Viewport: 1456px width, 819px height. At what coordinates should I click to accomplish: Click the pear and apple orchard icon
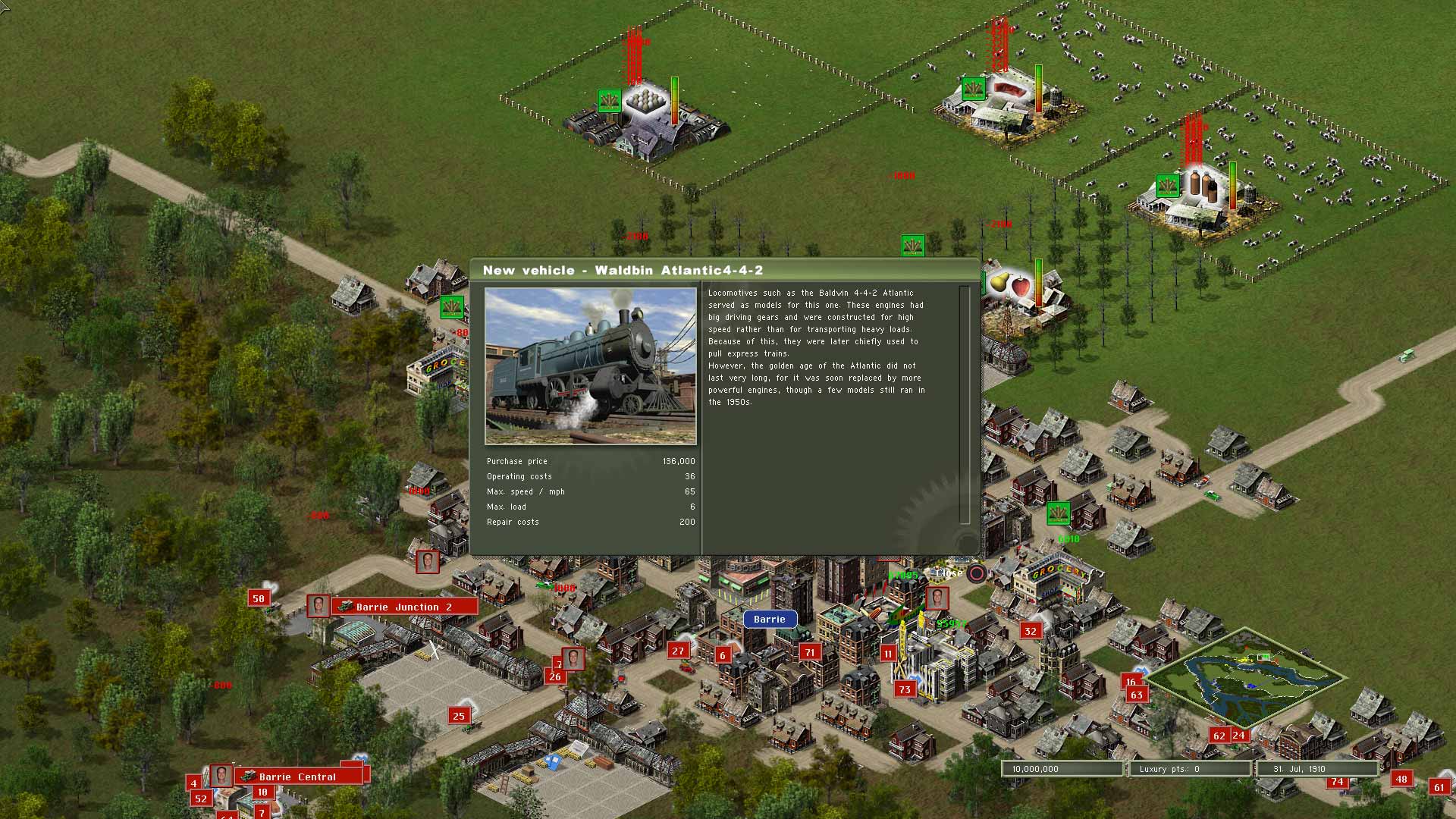(1007, 282)
